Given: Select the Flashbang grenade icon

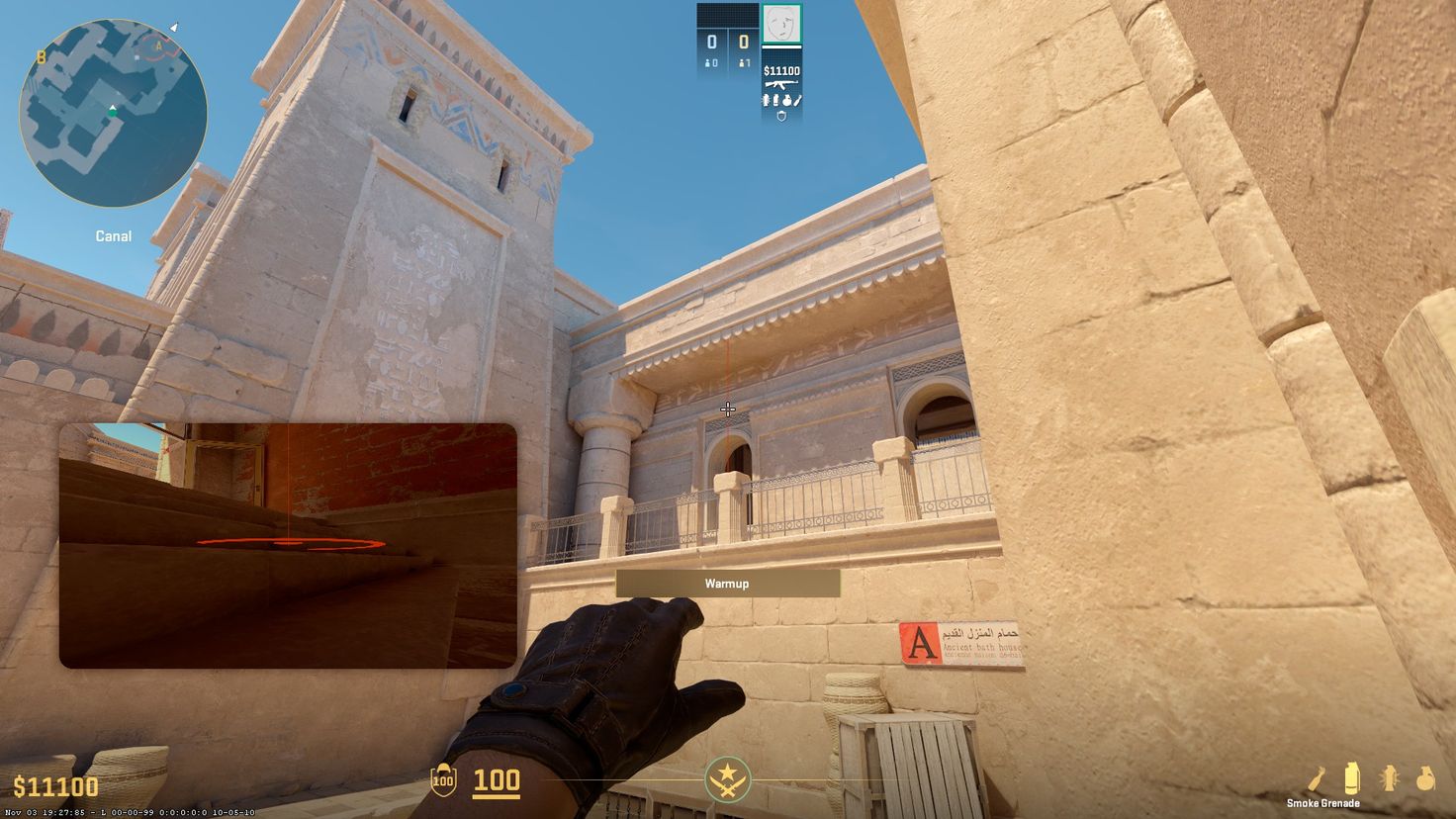Looking at the screenshot, I should point(1389,777).
